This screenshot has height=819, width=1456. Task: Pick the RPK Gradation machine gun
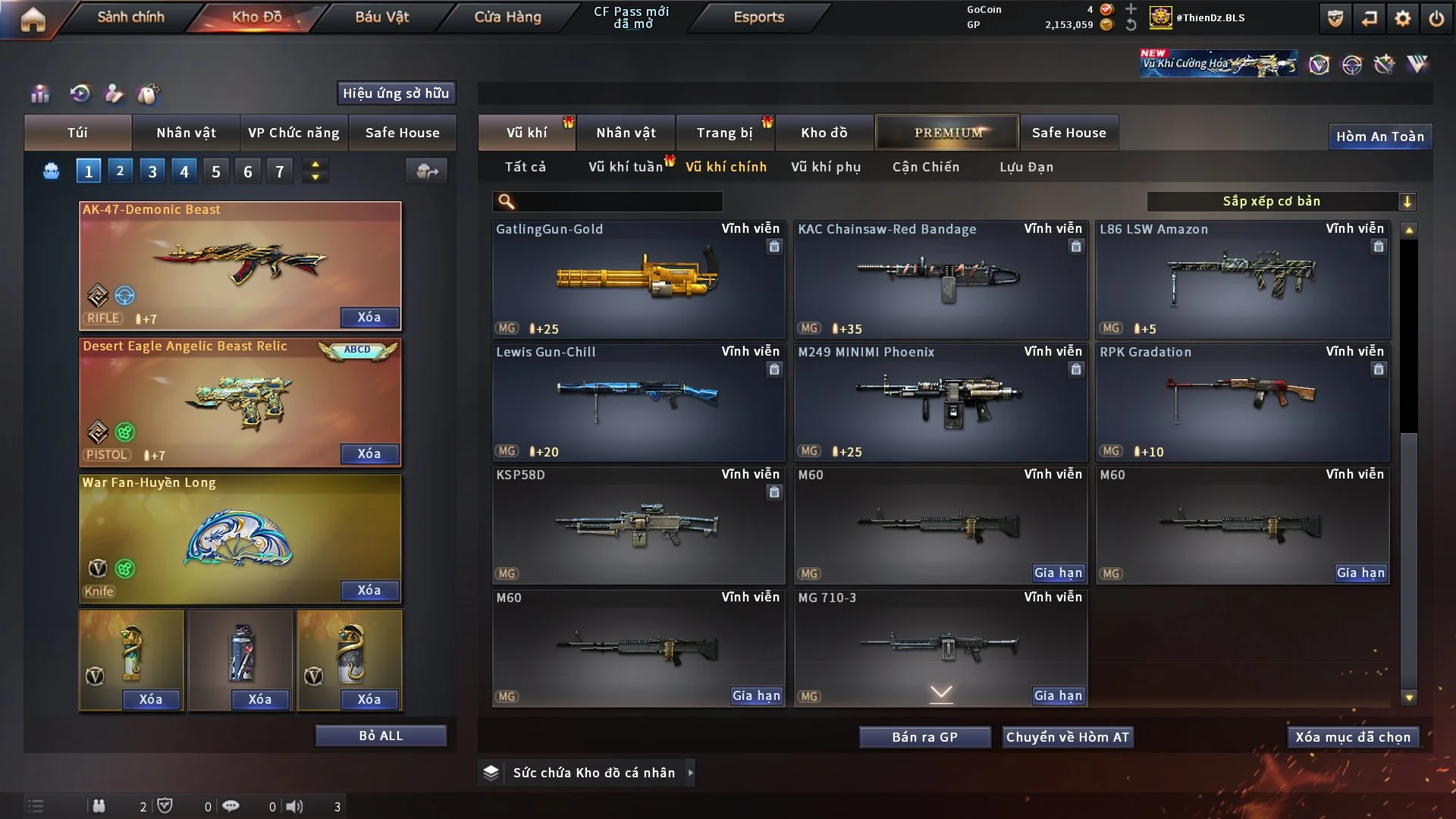click(x=1241, y=402)
